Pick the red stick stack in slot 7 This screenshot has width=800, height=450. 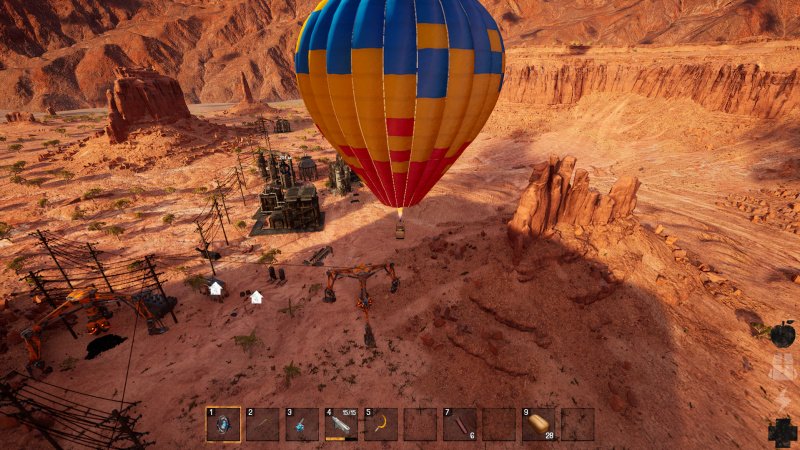pyautogui.click(x=460, y=424)
